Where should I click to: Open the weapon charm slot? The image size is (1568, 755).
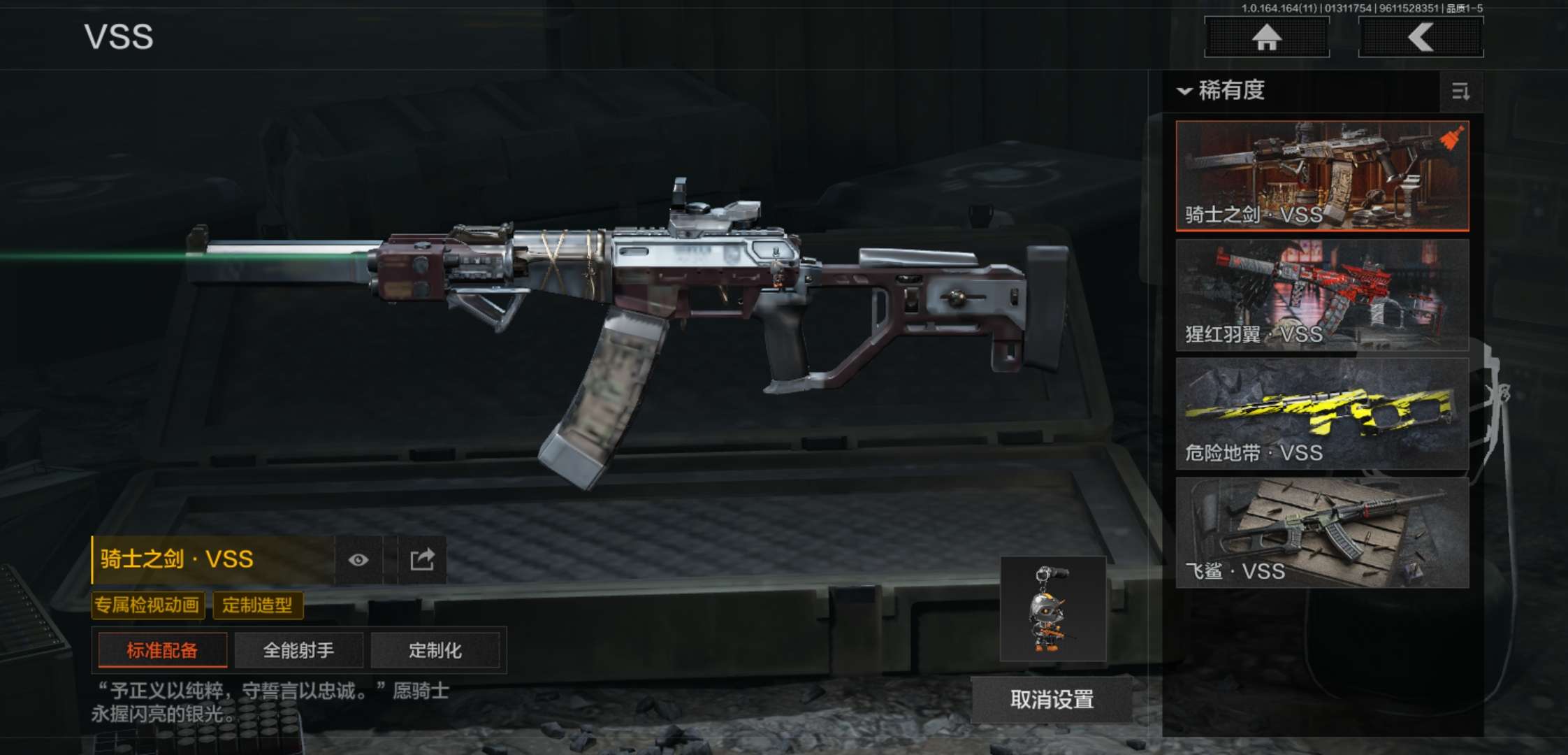1052,609
